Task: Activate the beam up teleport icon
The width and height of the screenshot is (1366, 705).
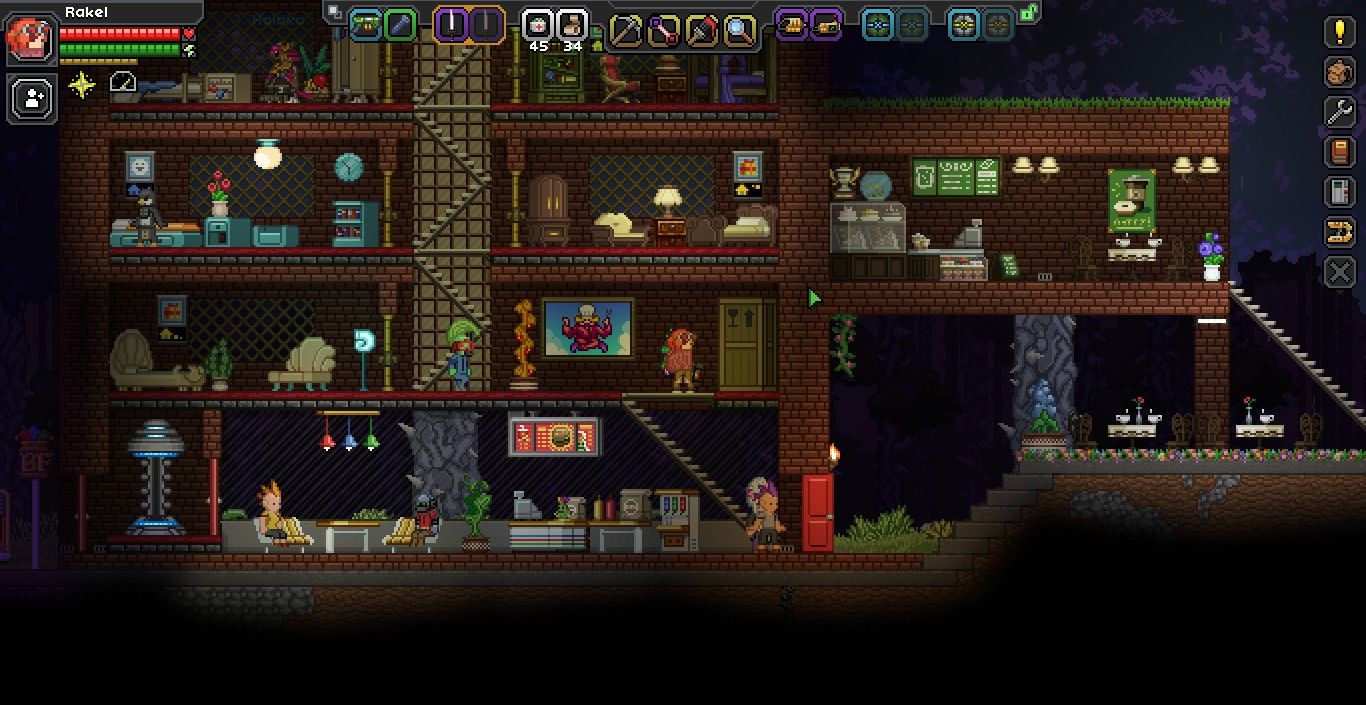Action: [1340, 232]
